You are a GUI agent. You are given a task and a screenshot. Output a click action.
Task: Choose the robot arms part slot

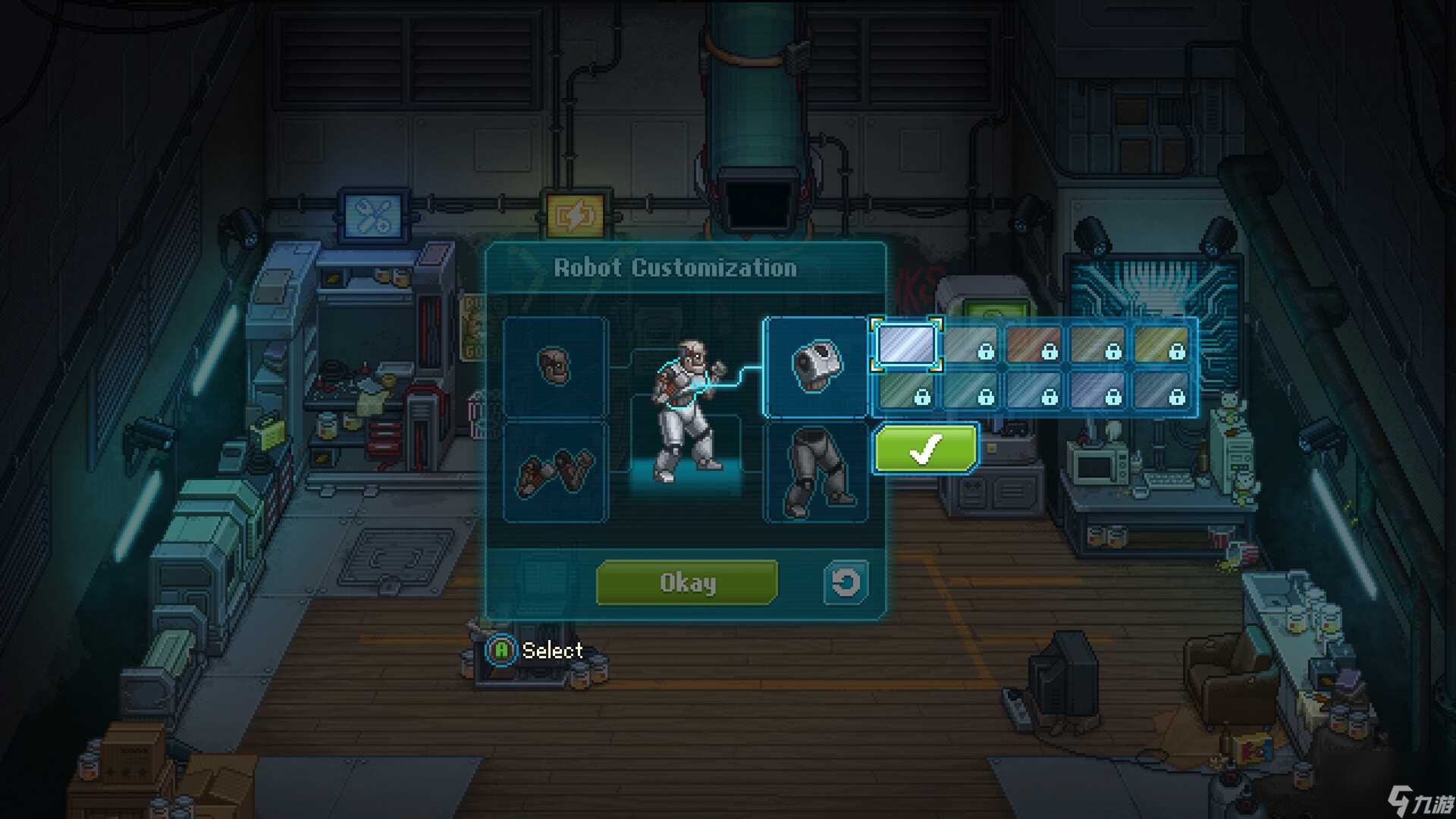pyautogui.click(x=555, y=472)
